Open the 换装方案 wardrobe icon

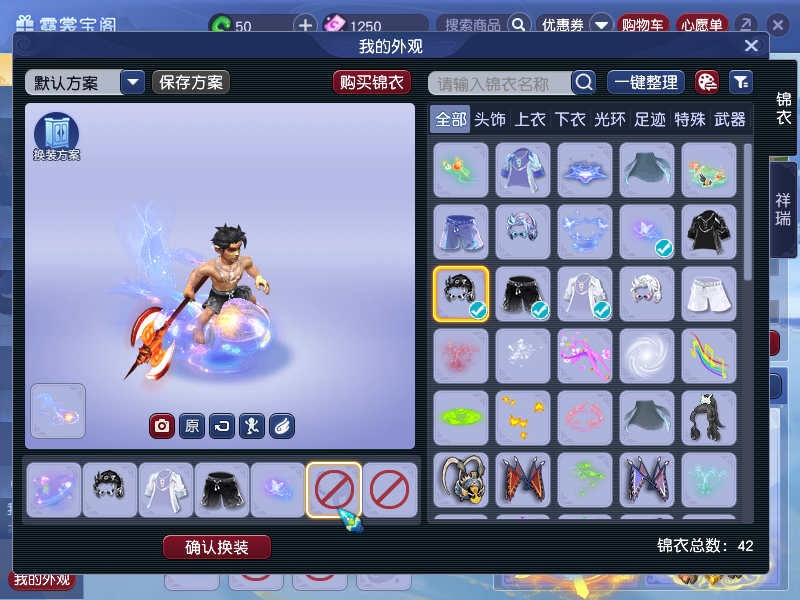[x=56, y=135]
